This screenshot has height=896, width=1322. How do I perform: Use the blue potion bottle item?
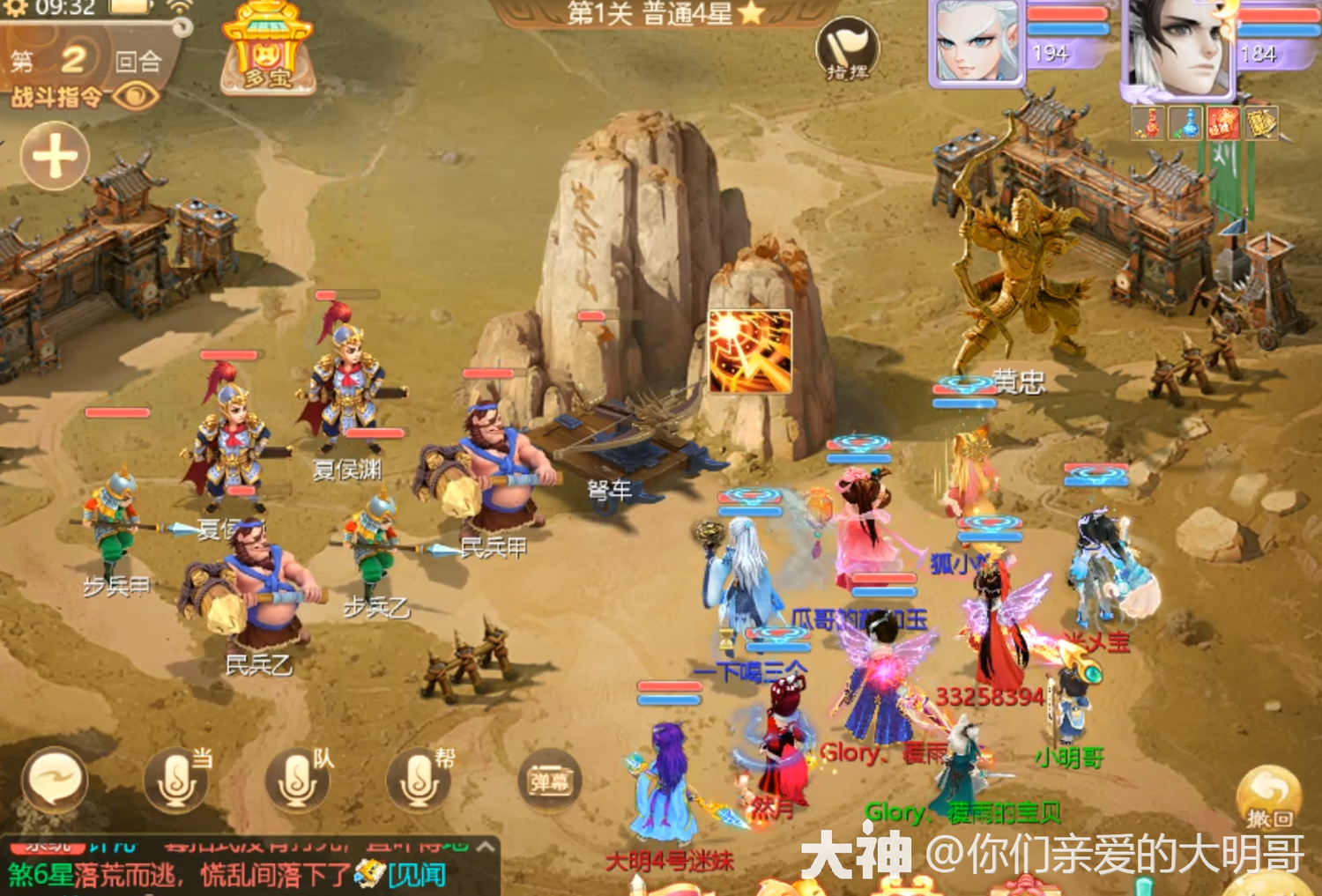pos(1186,123)
